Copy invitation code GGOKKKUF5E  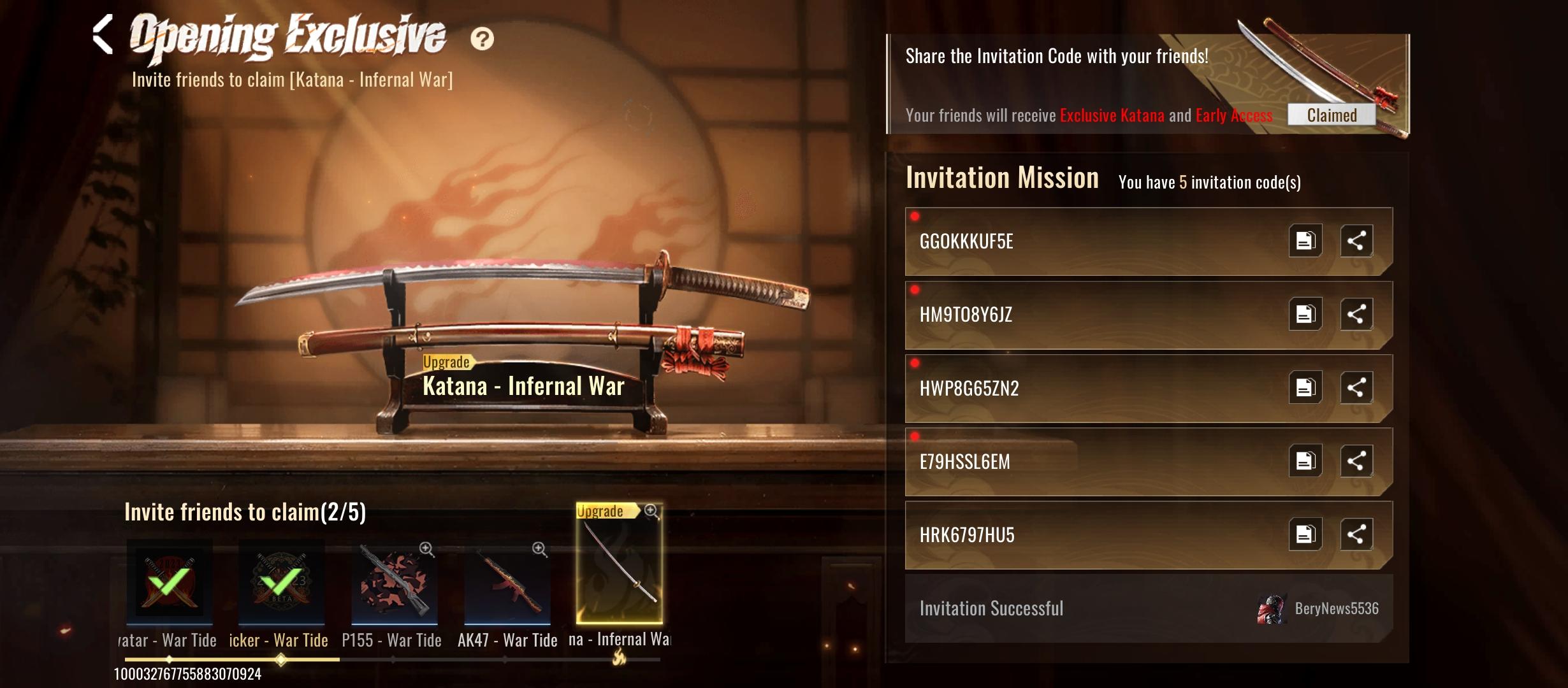[x=1305, y=241]
